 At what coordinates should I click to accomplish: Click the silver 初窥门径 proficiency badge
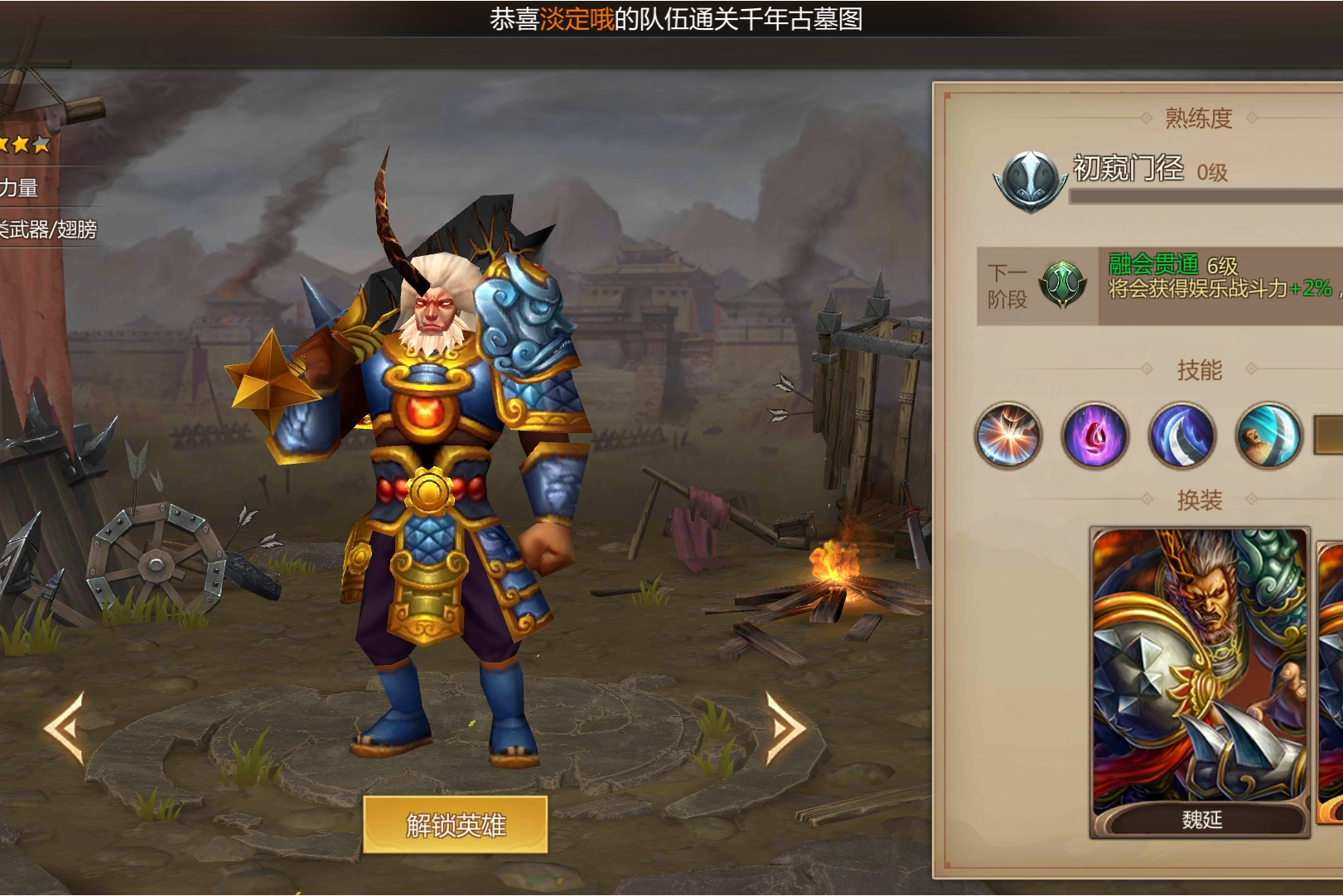pyautogui.click(x=1030, y=181)
